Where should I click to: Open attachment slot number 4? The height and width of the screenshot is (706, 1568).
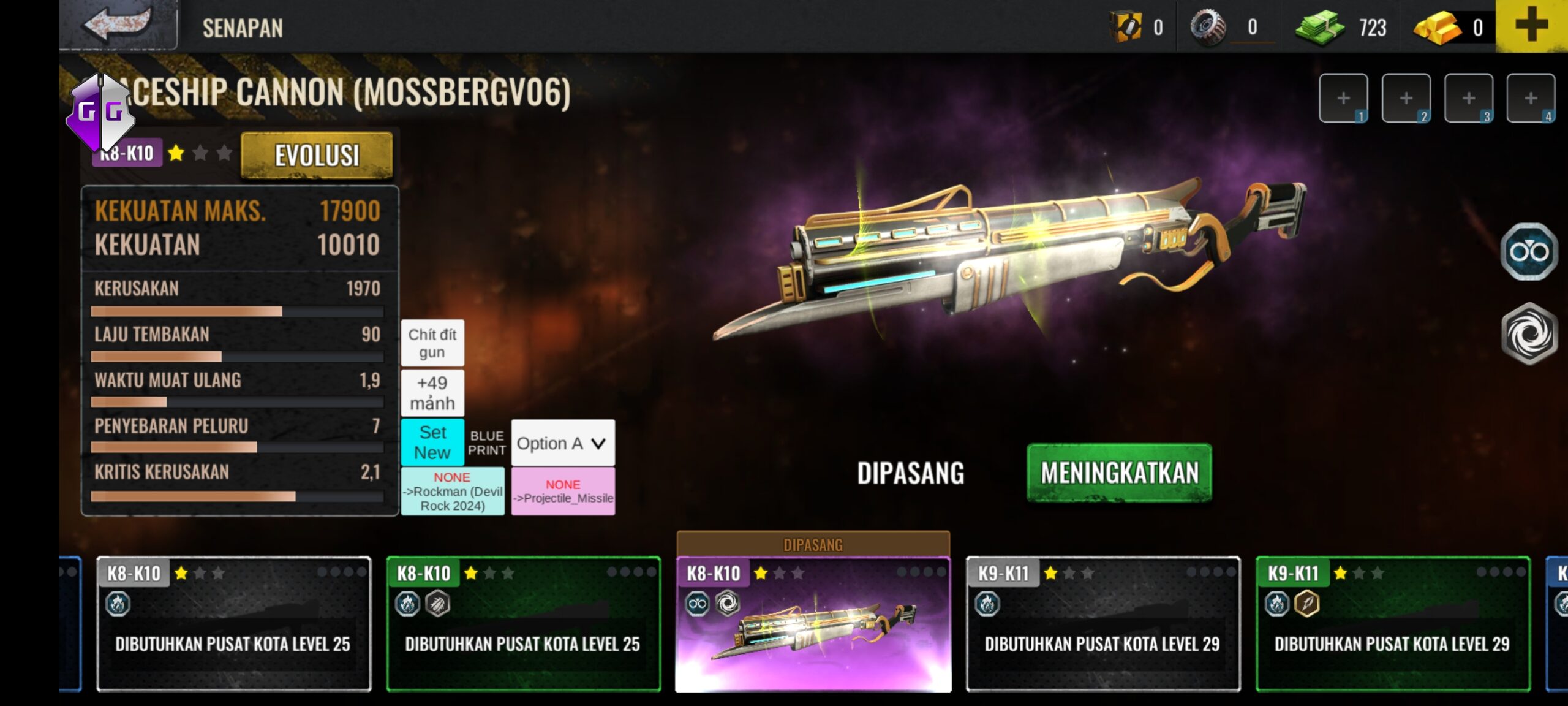(x=1531, y=98)
